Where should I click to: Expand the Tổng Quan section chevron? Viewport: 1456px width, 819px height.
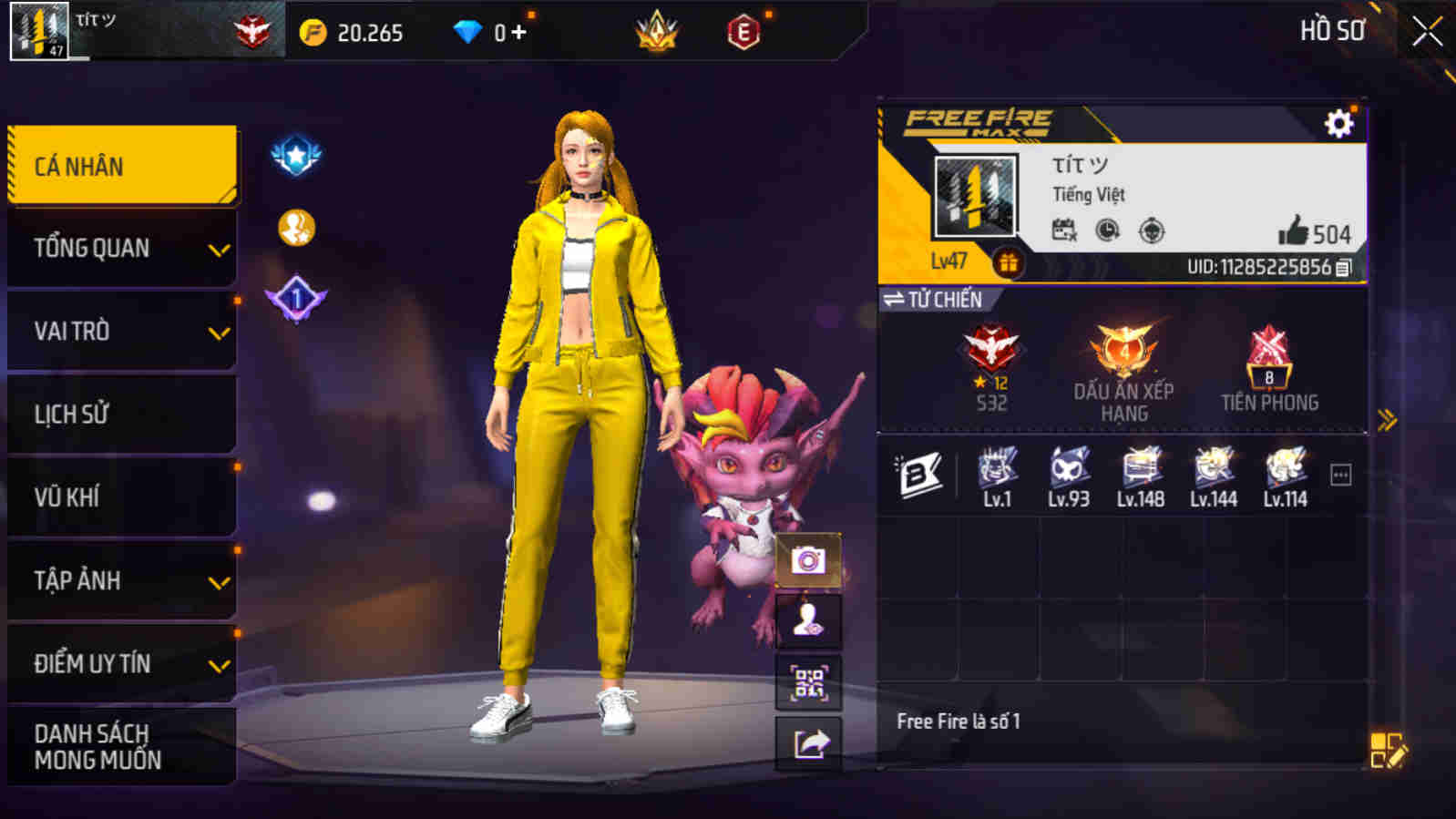point(220,247)
